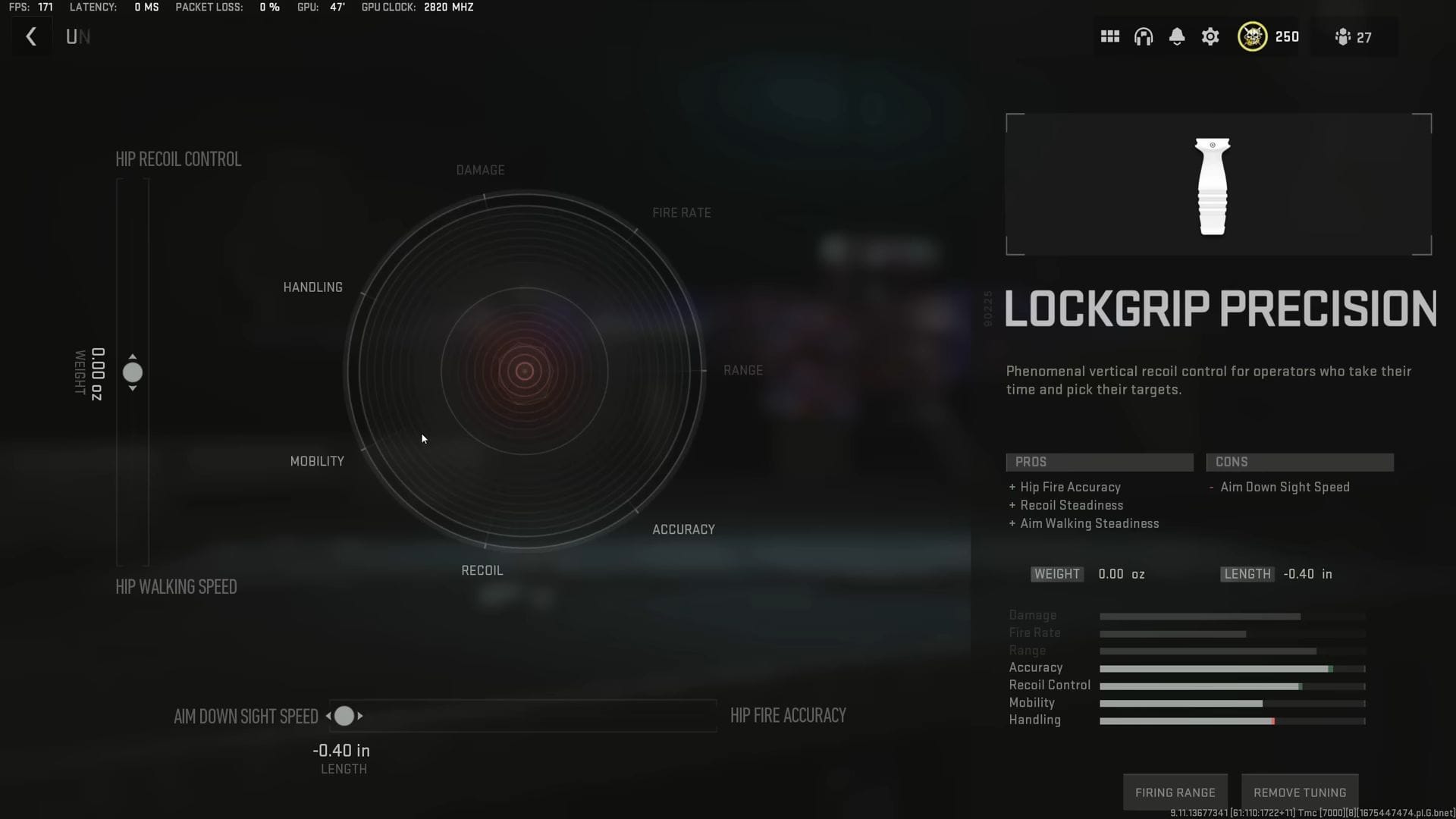1456x819 pixels.
Task: Click the skull emblem next to 250 tokens
Action: 1251,36
